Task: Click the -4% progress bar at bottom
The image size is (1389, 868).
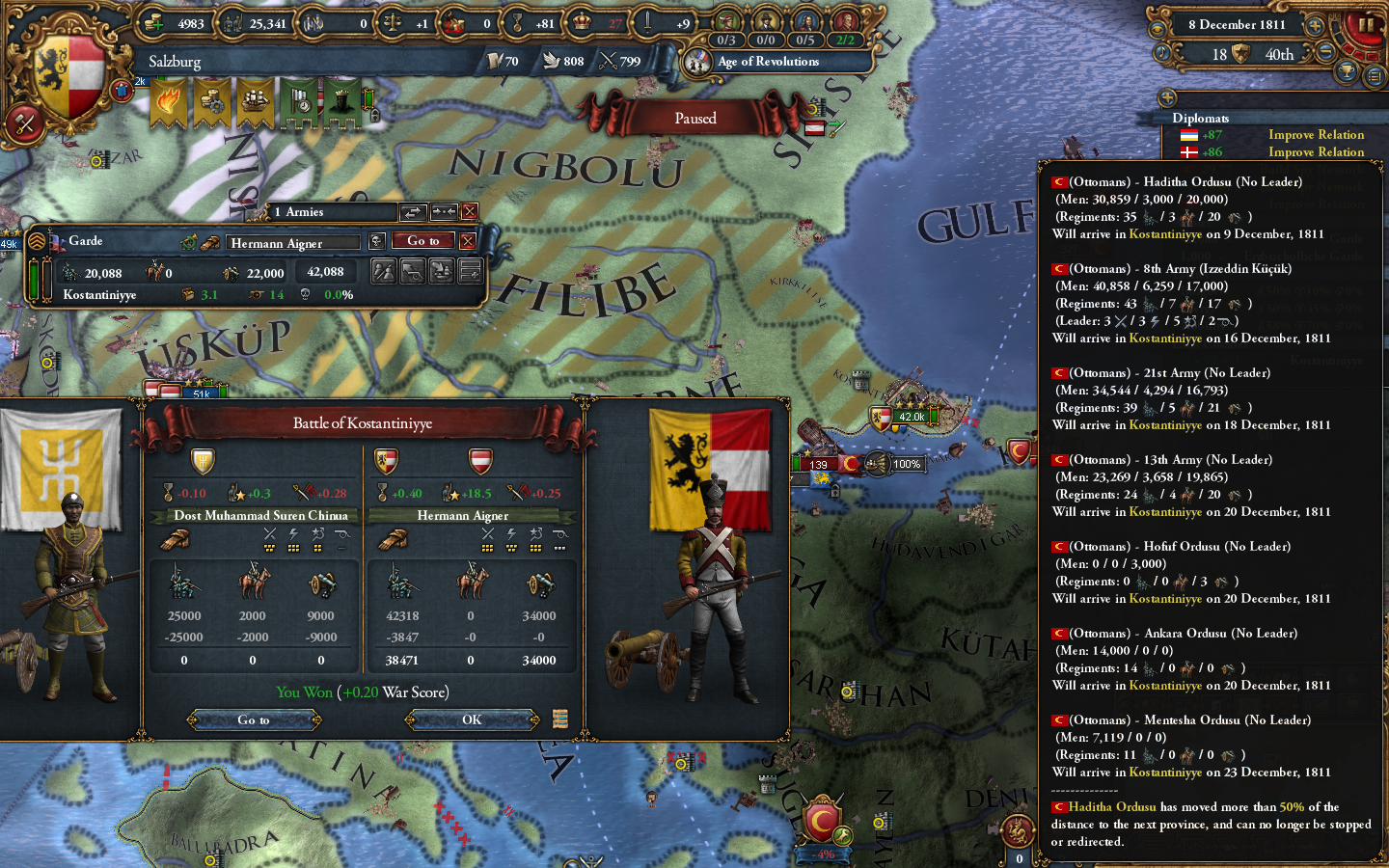Action: (823, 854)
